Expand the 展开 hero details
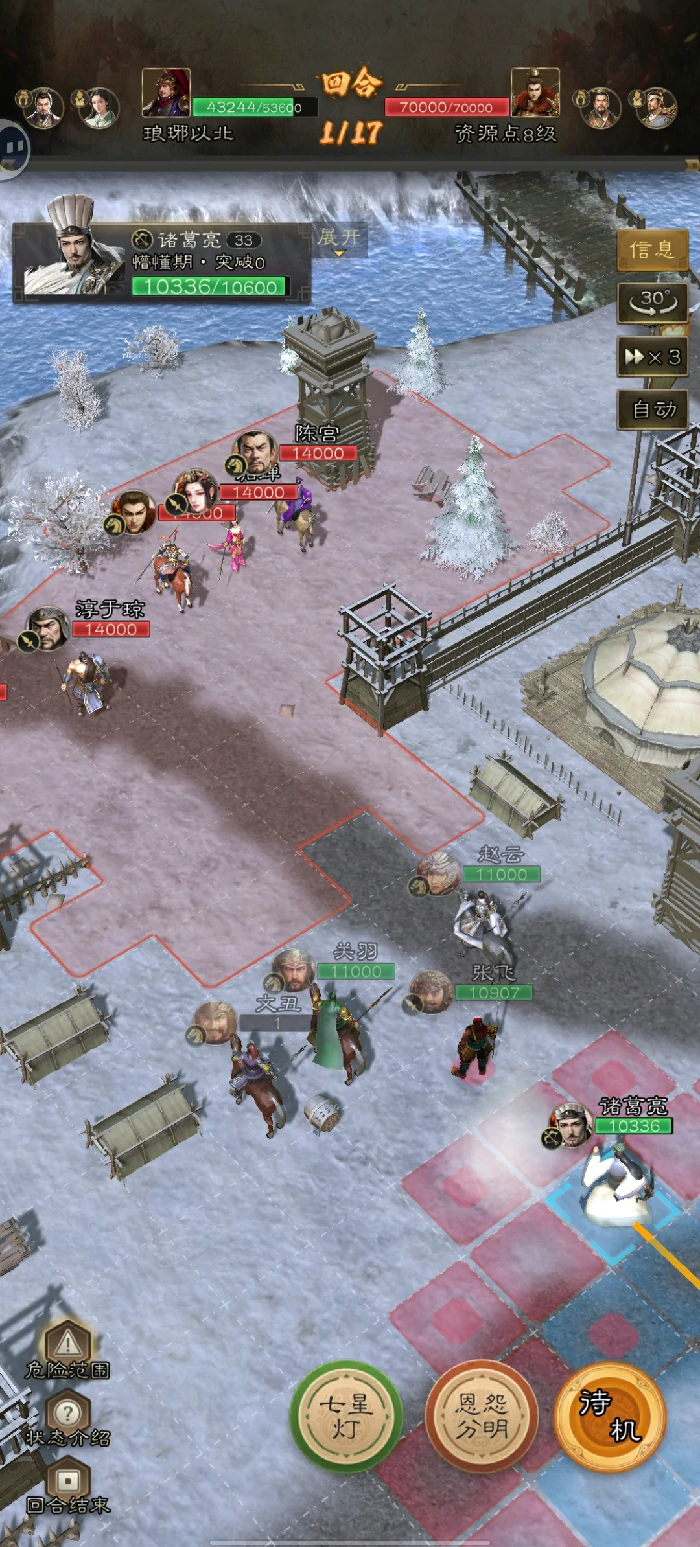Viewport: 700px width, 1547px height. (x=338, y=240)
